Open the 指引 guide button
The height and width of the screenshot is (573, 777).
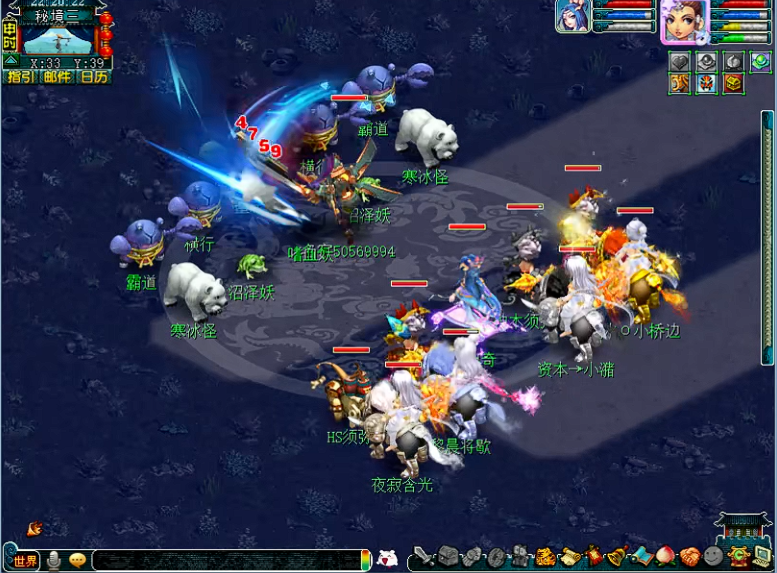[20, 77]
